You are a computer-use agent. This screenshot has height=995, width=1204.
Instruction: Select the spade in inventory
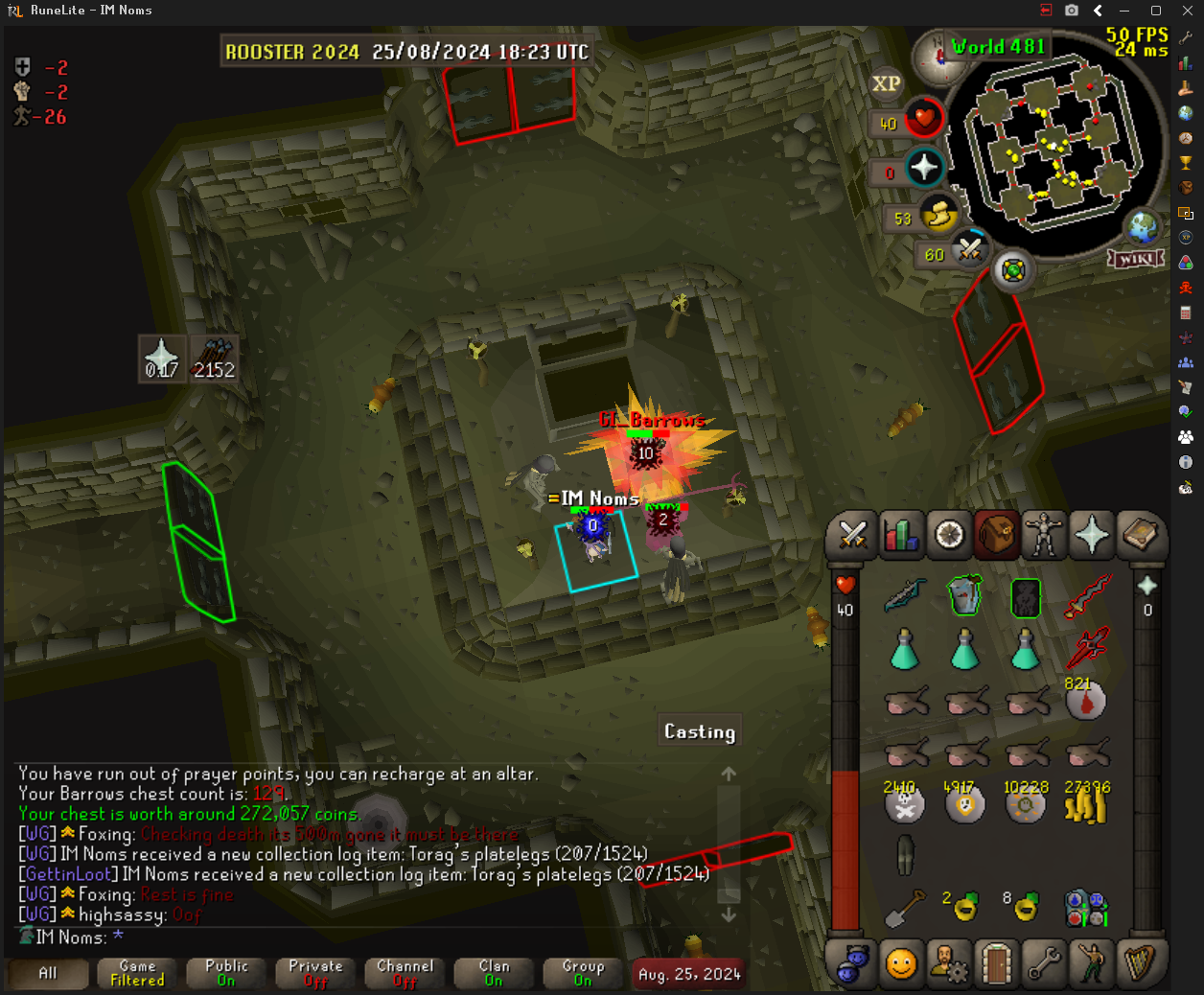pyautogui.click(x=904, y=907)
